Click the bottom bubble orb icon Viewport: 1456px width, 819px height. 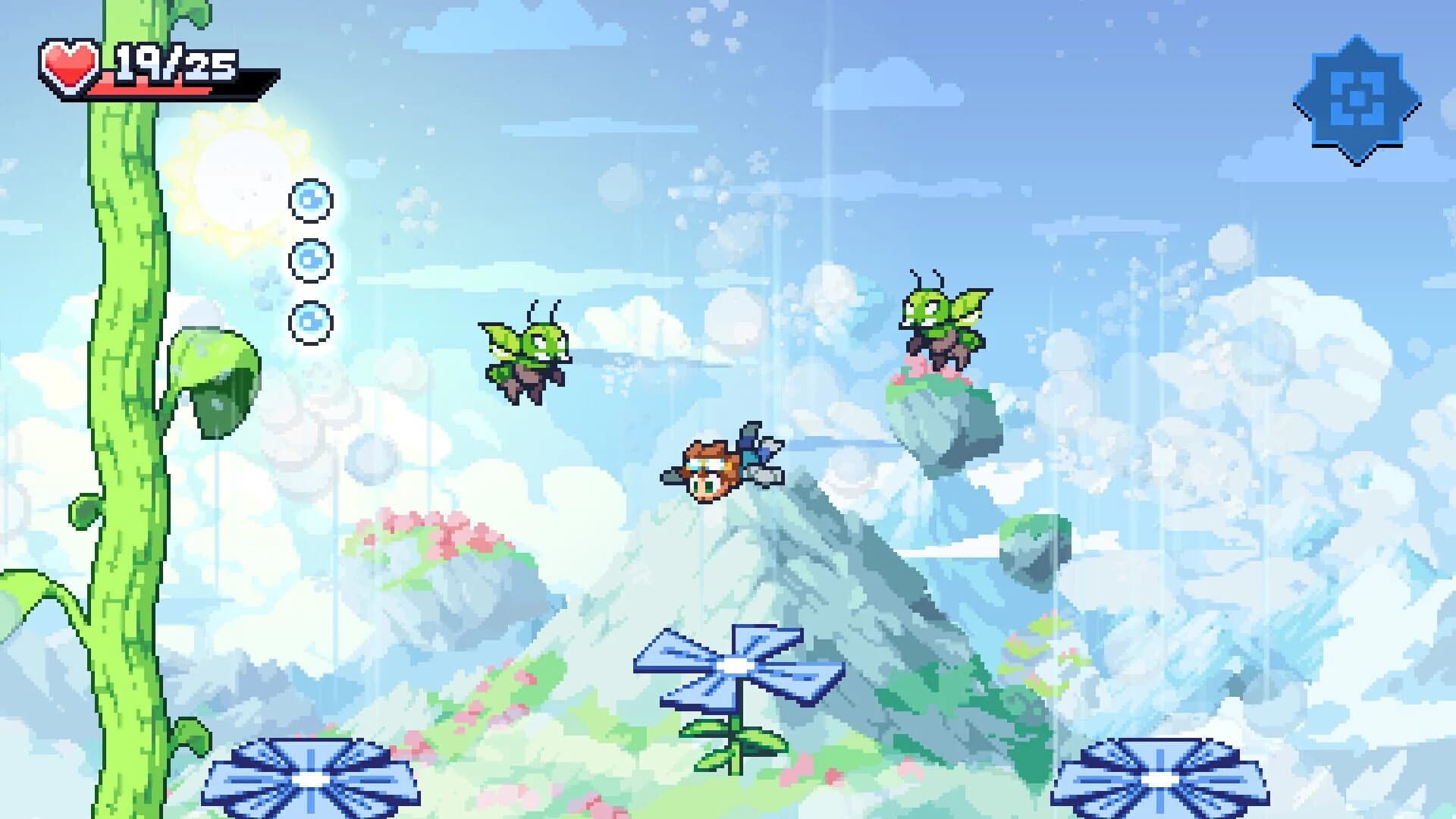[310, 322]
